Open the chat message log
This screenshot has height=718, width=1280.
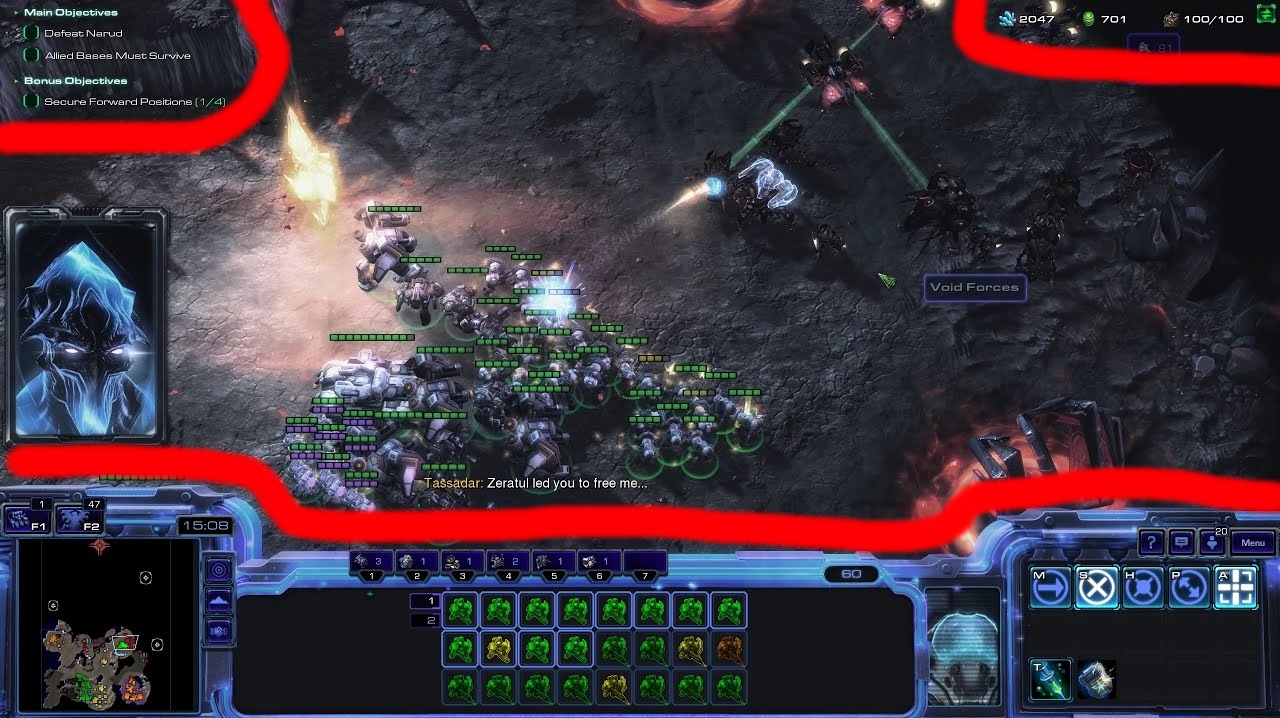click(x=1182, y=543)
